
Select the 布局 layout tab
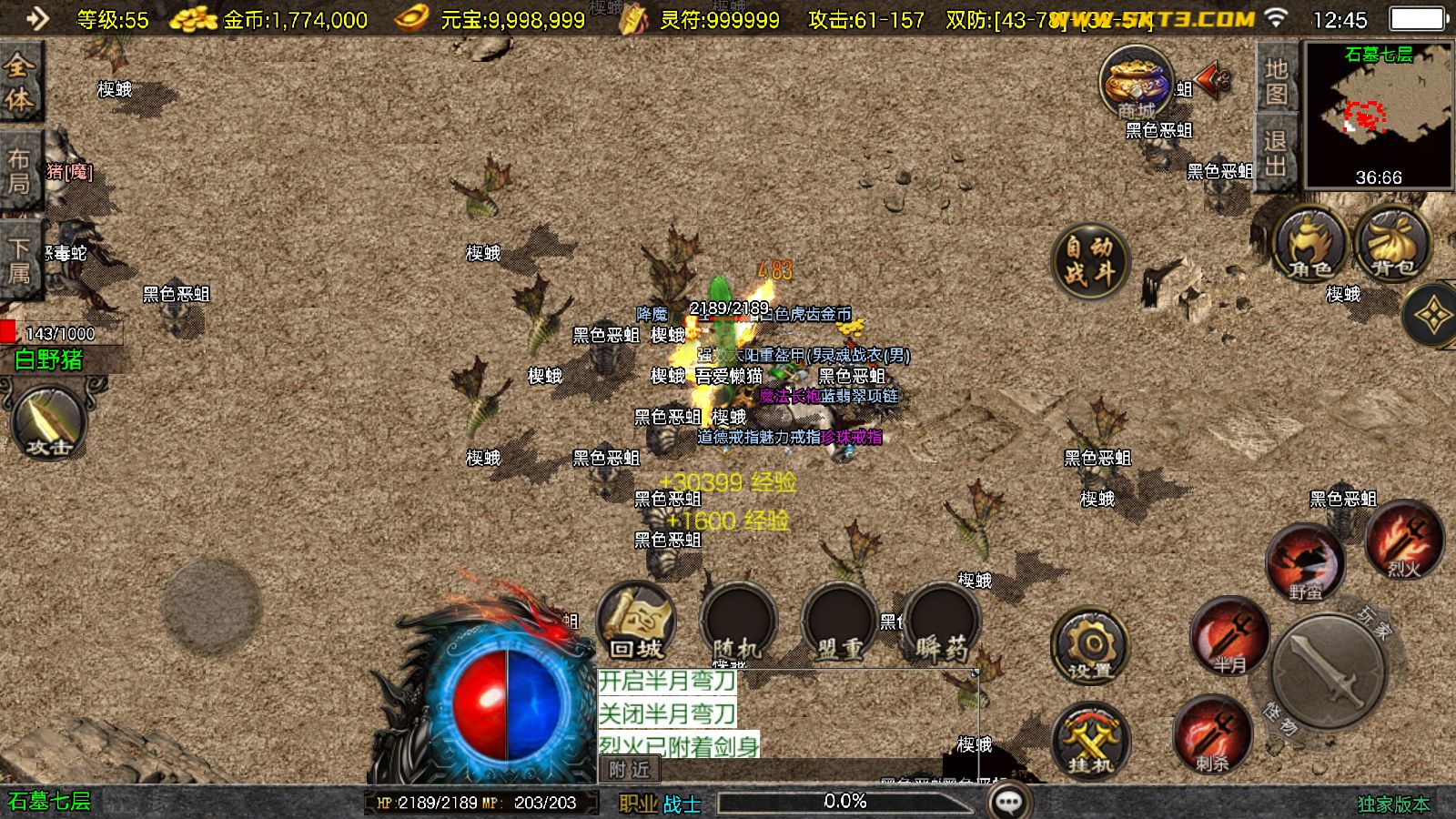point(19,171)
